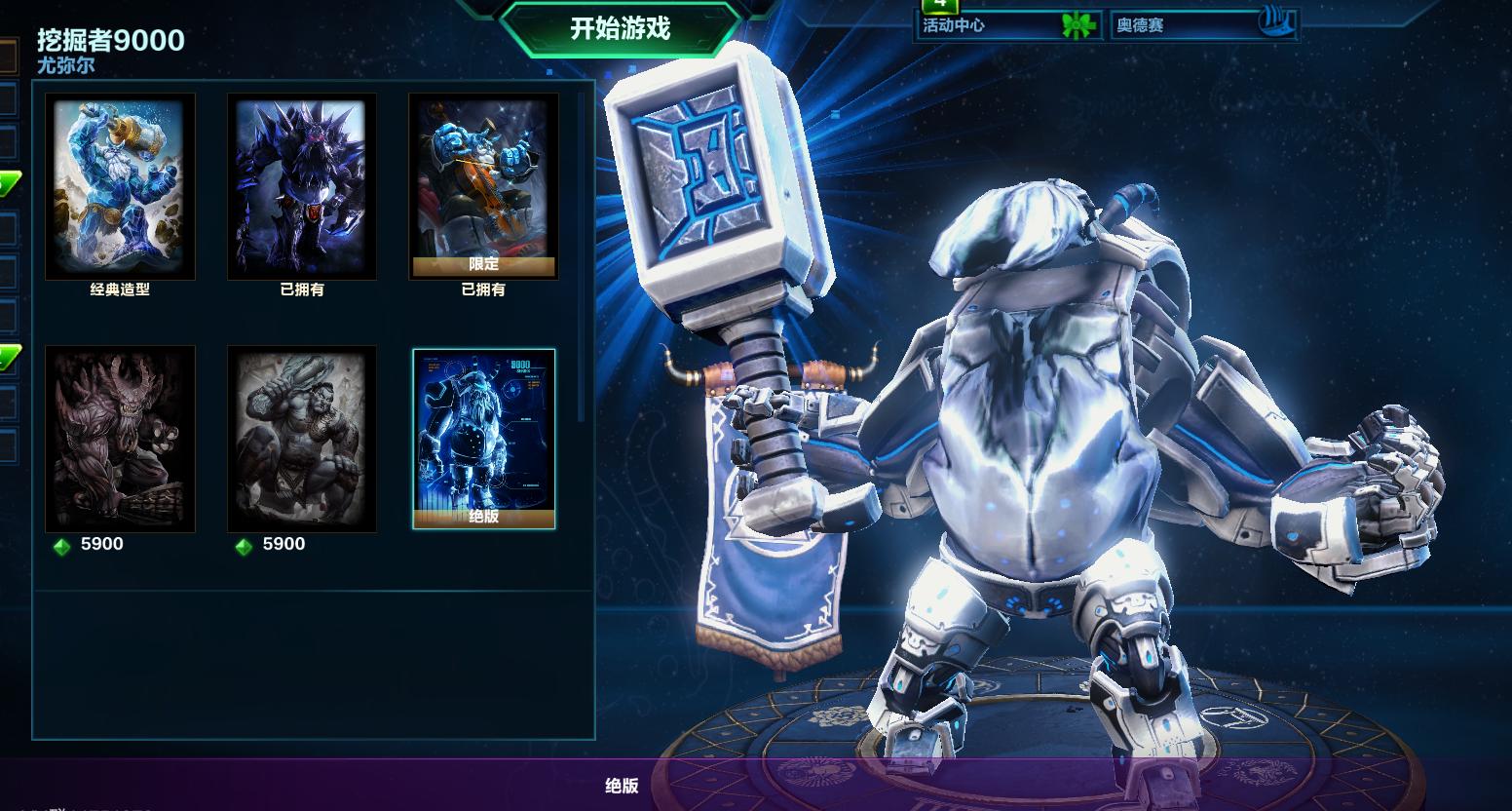Click the 绝版 label at the bottom
Image resolution: width=1512 pixels, height=811 pixels.
[x=624, y=787]
